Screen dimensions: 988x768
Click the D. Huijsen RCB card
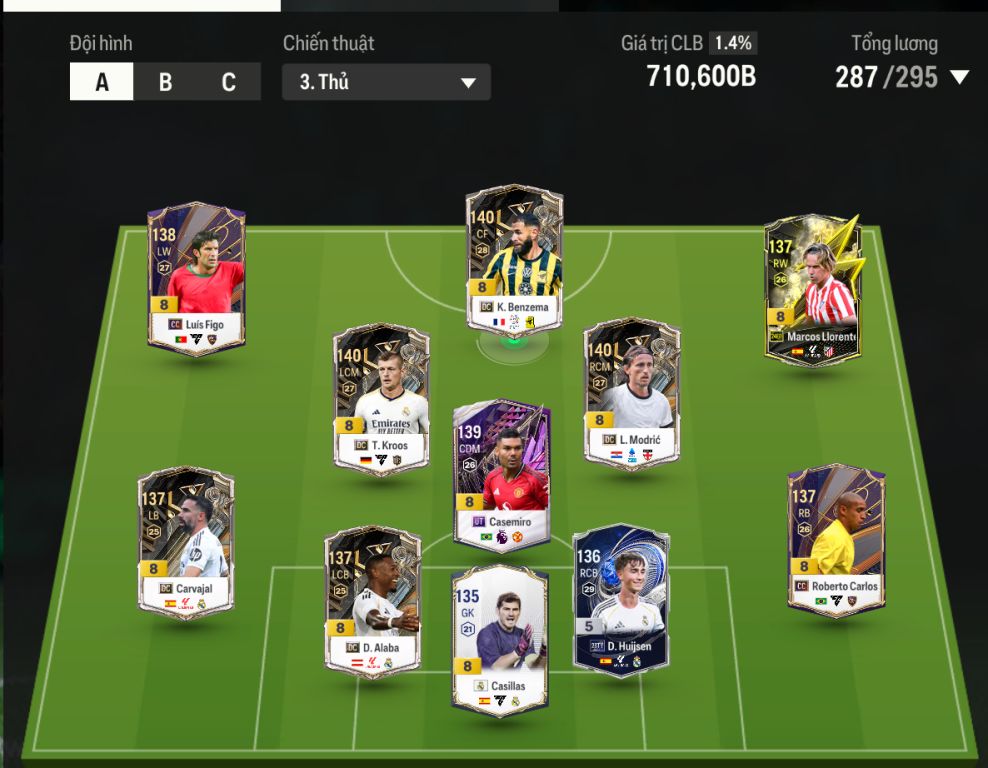pos(620,598)
